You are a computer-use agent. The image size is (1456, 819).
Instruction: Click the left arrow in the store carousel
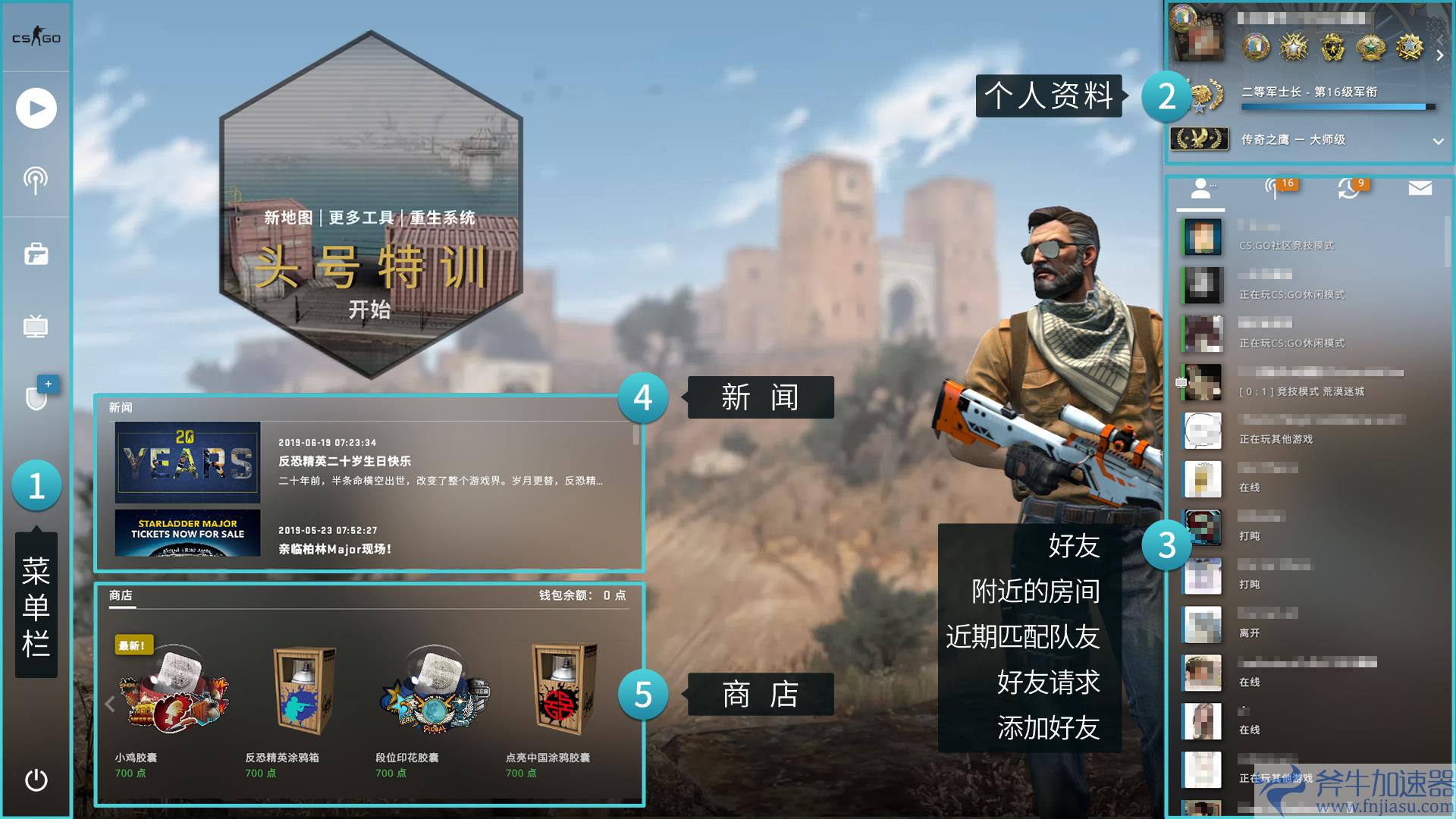coord(108,703)
